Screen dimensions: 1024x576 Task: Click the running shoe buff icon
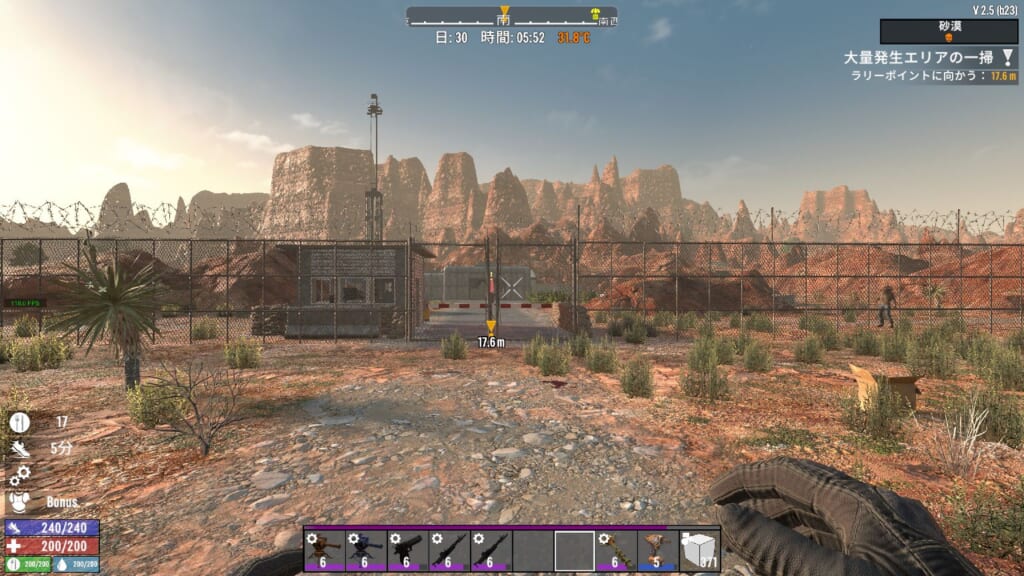pos(20,449)
